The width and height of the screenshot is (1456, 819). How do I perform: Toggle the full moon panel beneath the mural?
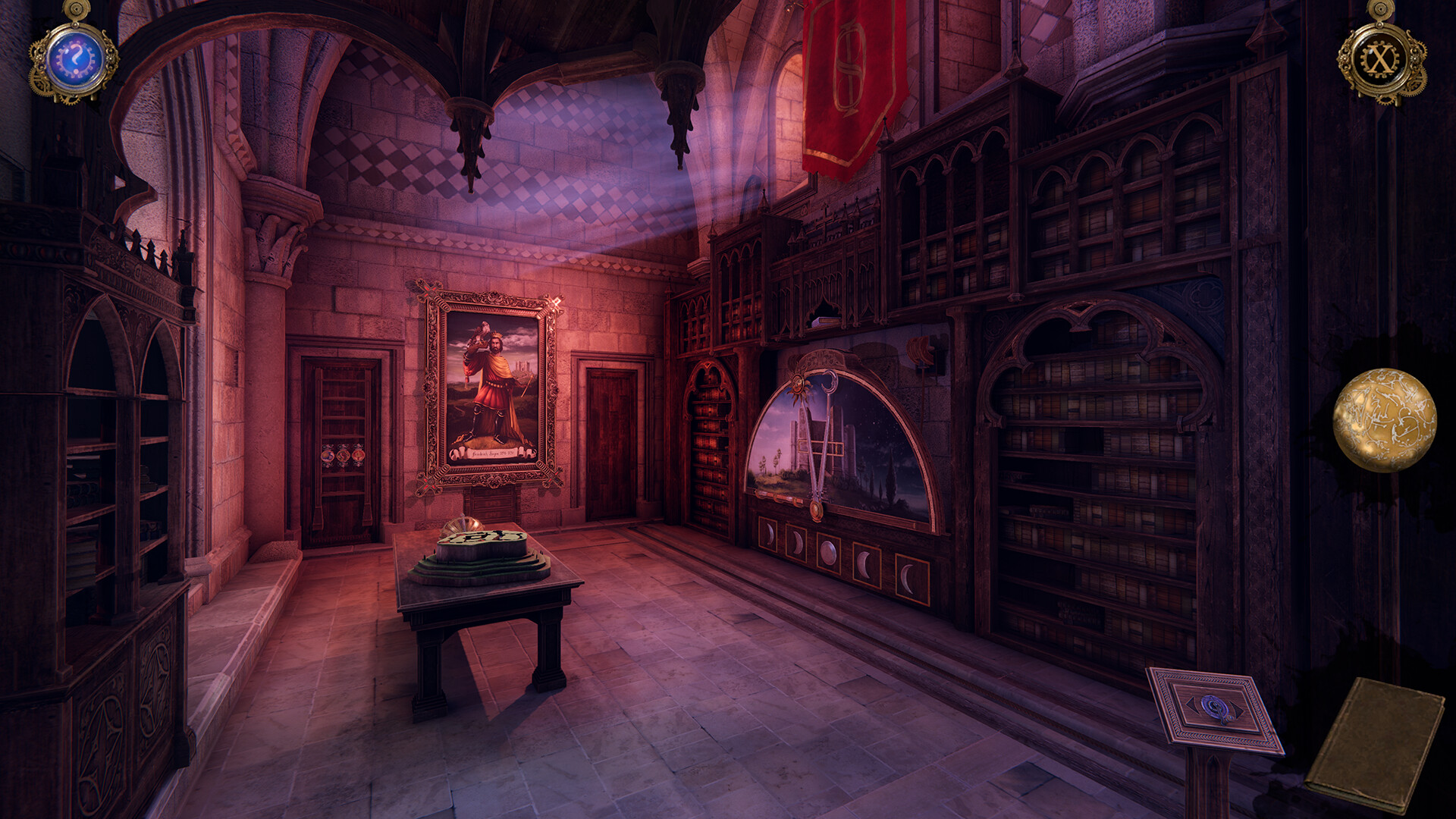click(828, 552)
